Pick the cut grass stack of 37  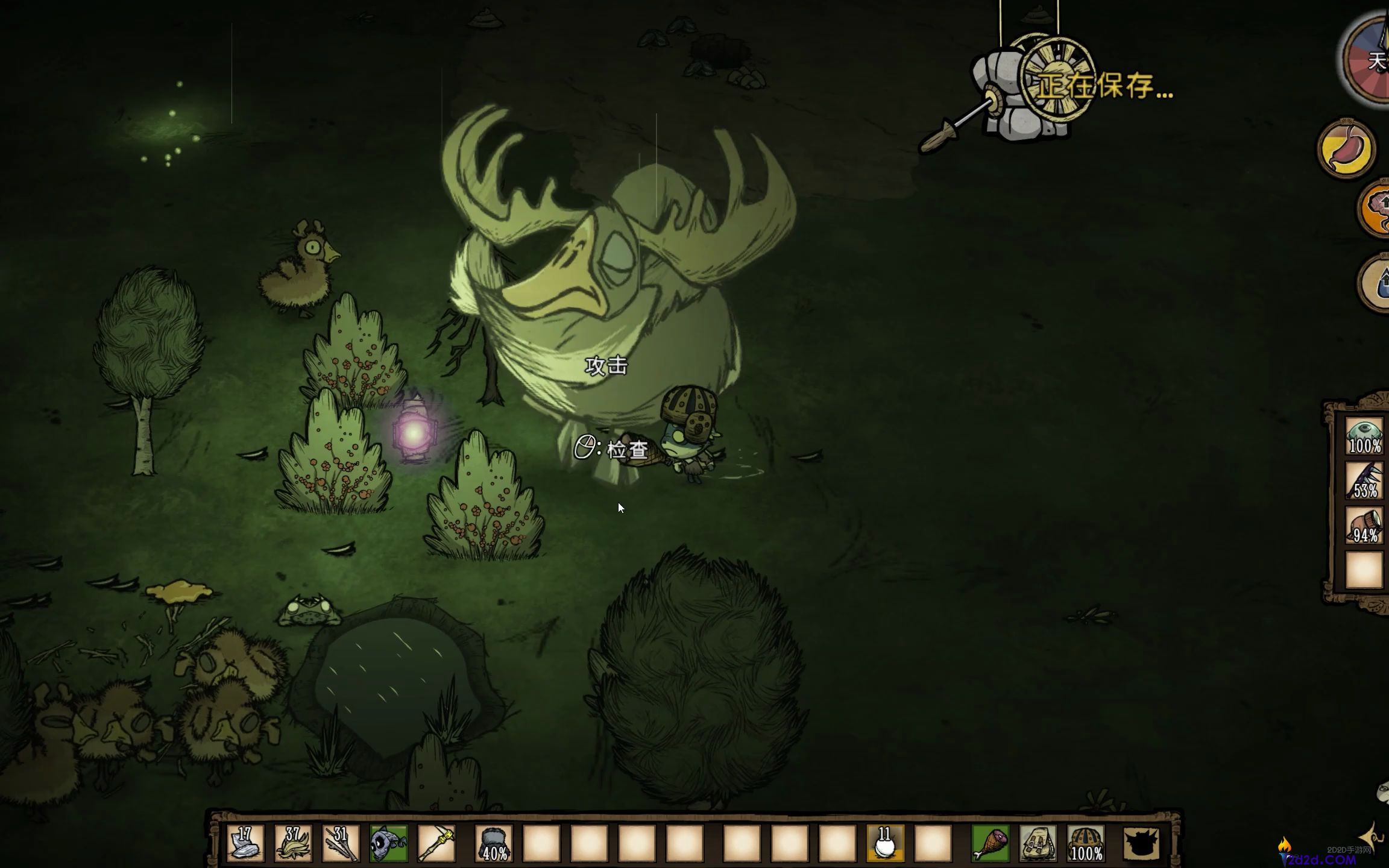(x=293, y=843)
